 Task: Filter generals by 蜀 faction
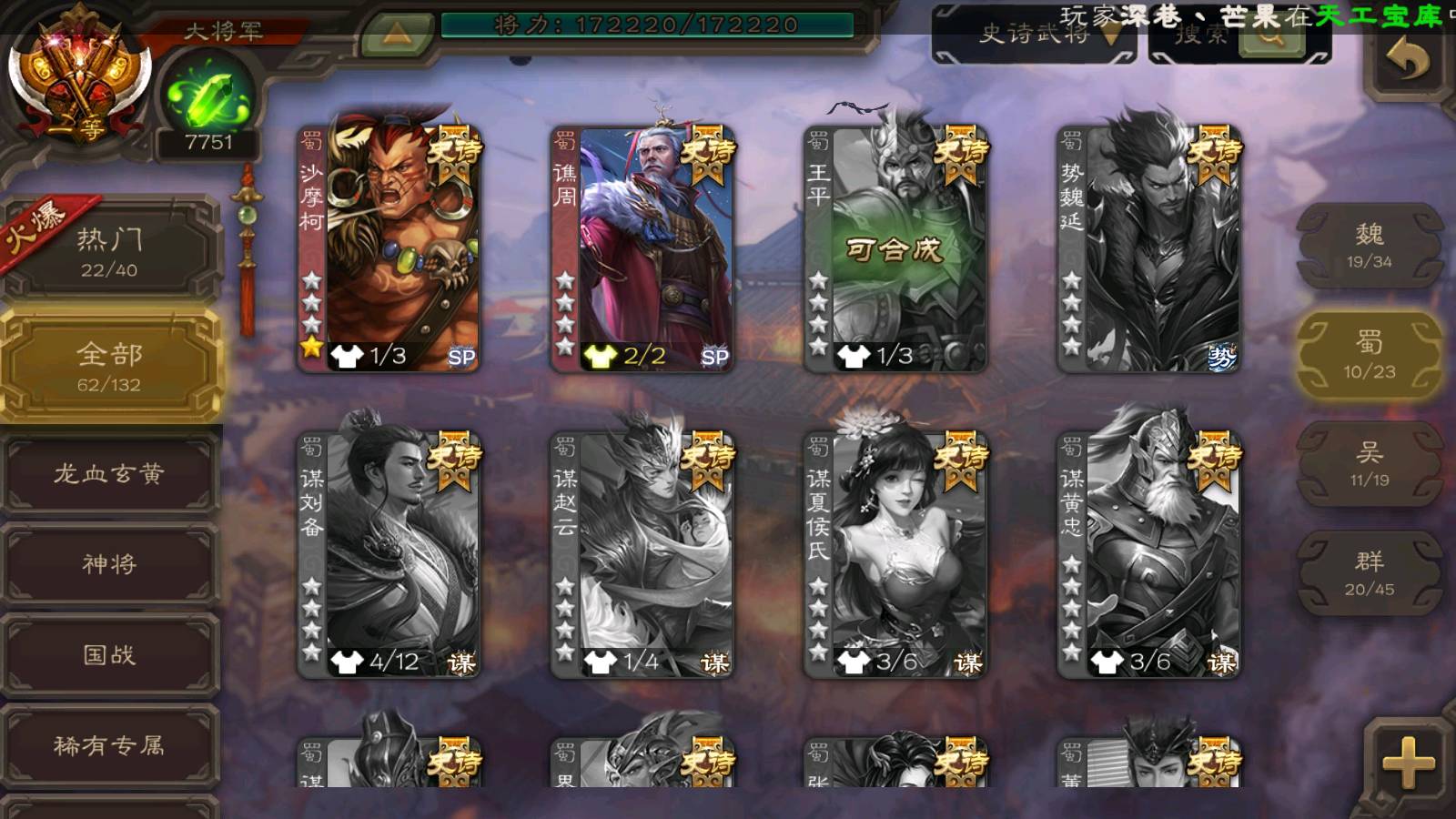[1369, 355]
